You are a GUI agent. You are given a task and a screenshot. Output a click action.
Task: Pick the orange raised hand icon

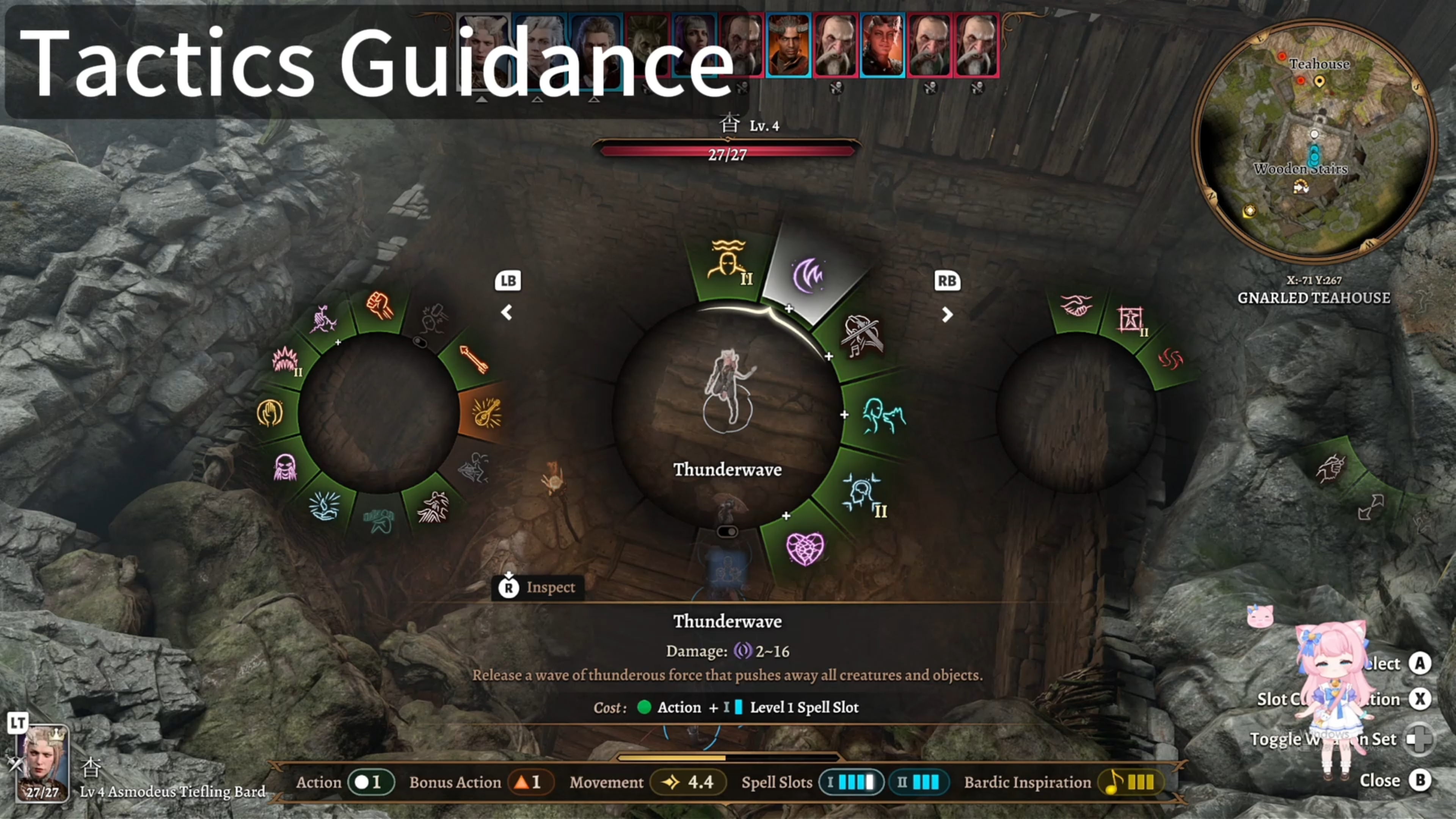270,413
